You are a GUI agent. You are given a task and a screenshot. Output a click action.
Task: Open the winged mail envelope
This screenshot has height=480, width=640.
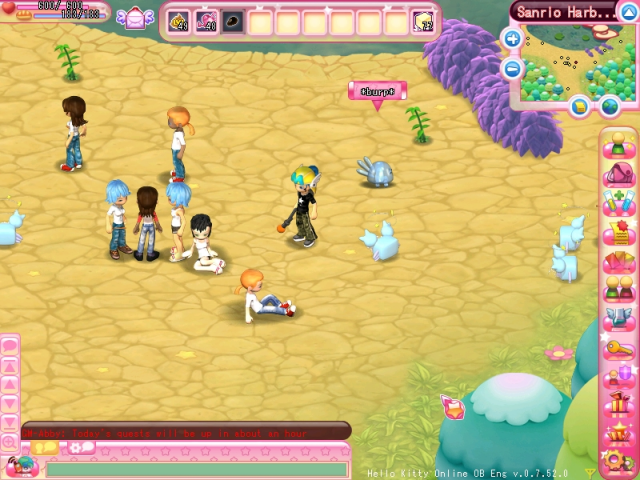click(133, 19)
